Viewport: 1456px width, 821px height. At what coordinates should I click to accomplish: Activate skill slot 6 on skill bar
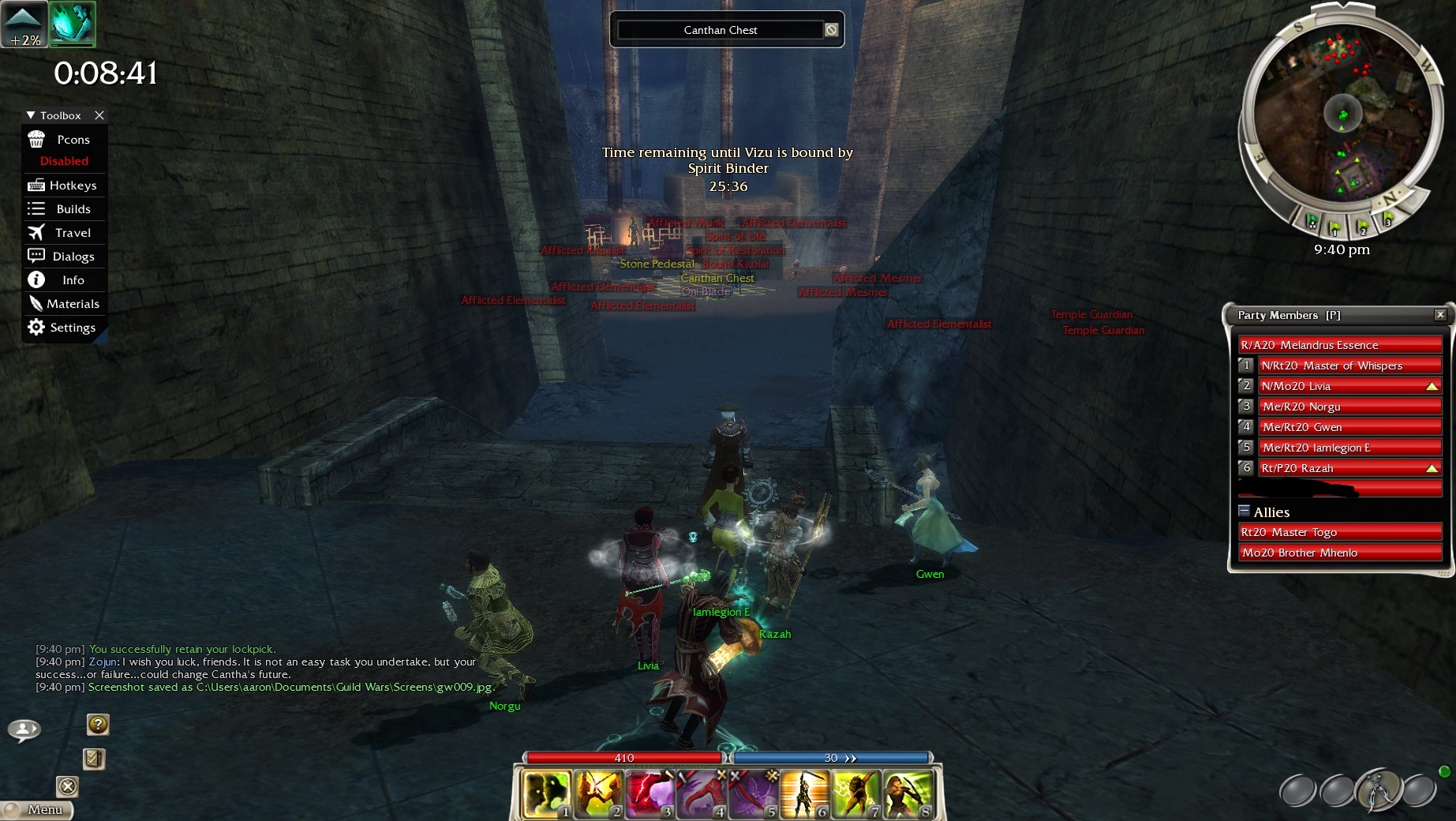pos(804,793)
